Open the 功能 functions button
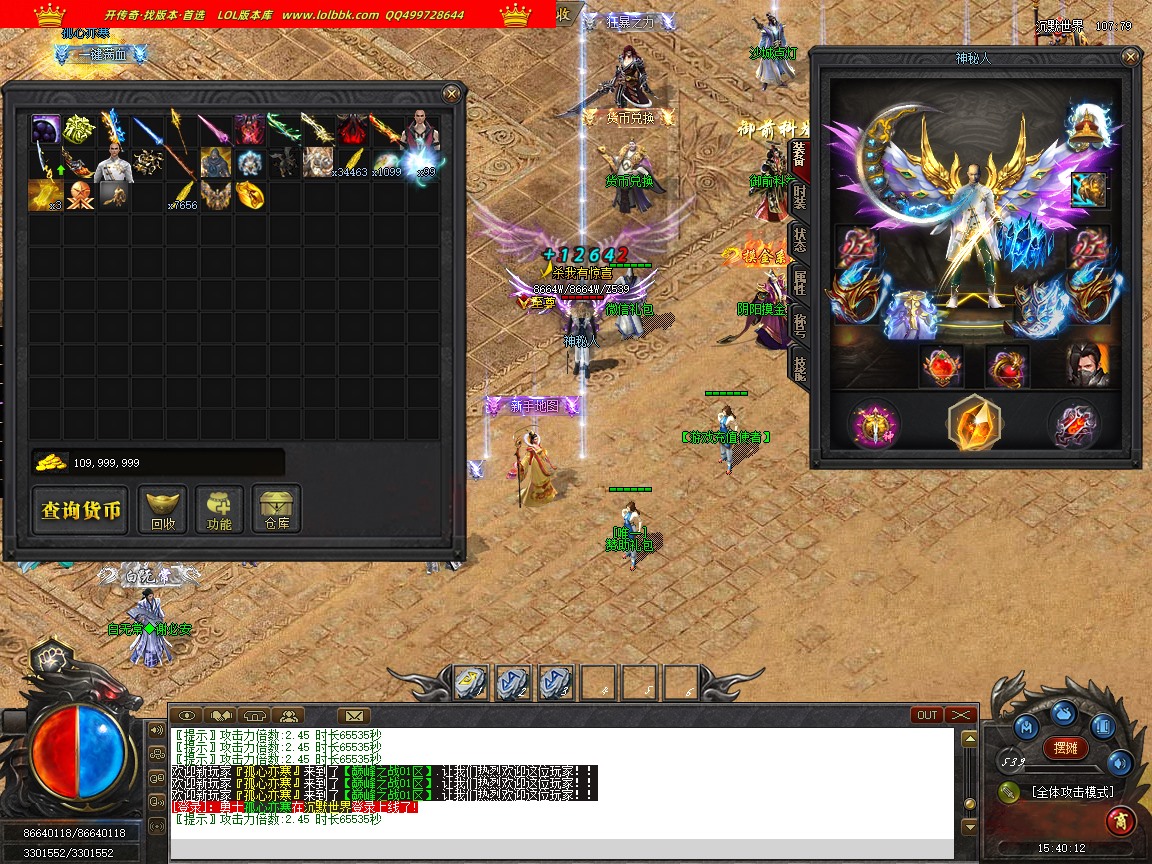Viewport: 1152px width, 864px height. pos(219,510)
